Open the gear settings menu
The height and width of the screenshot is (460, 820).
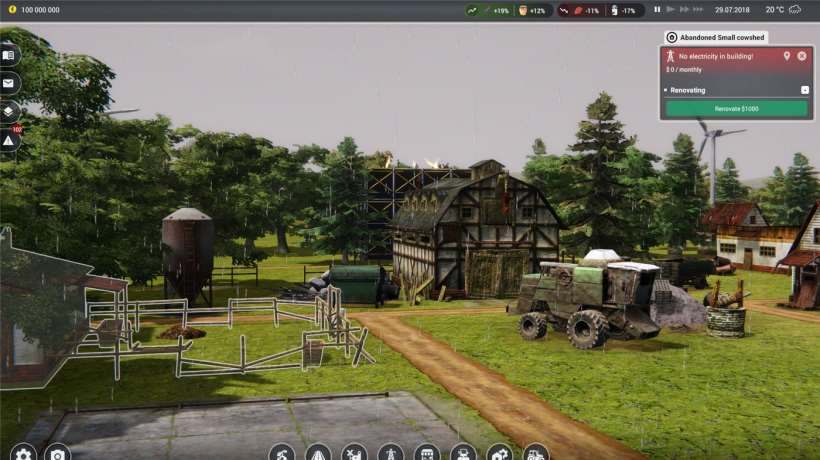pos(22,453)
